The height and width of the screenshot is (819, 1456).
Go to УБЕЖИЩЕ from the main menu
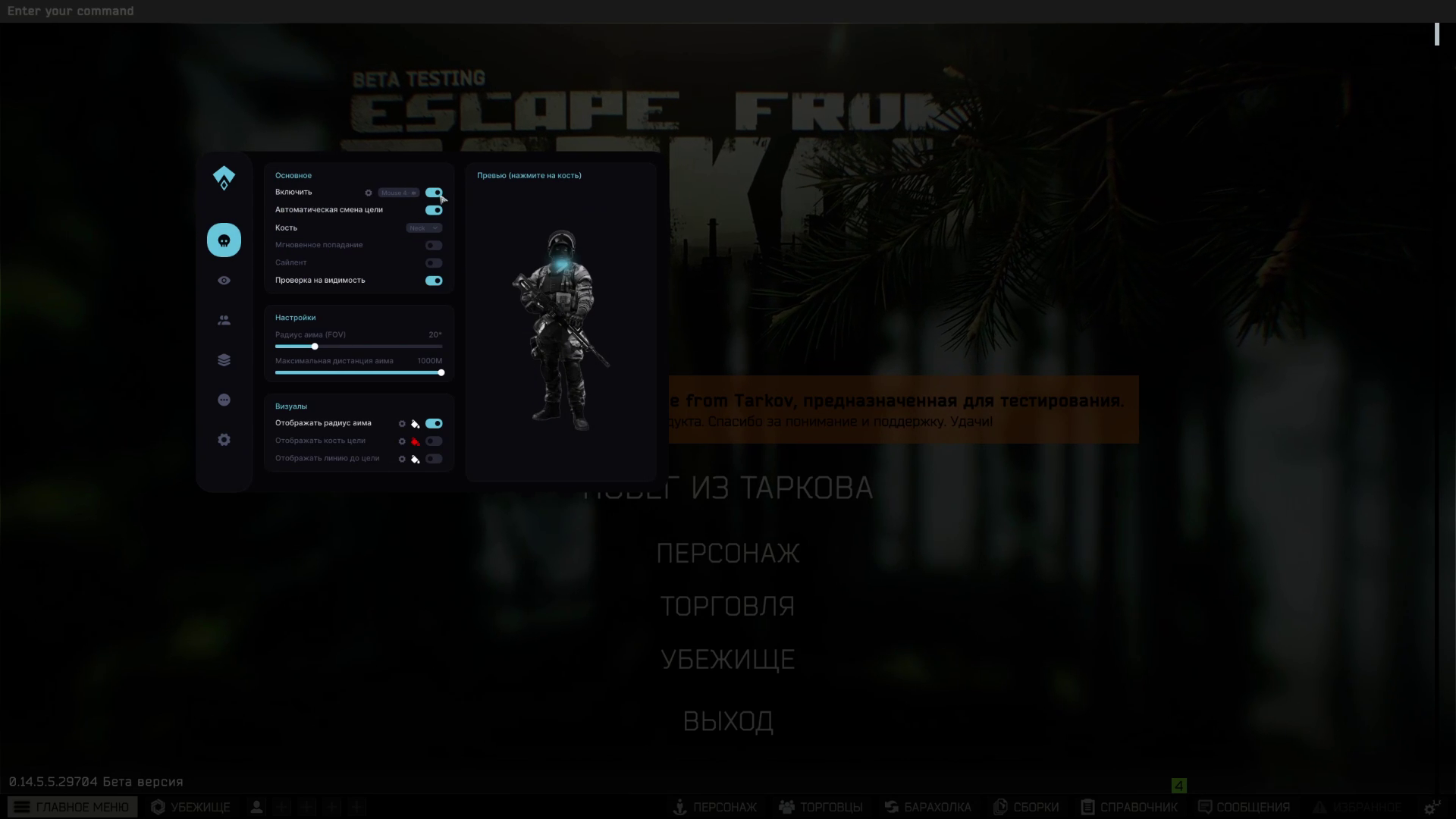coord(727,660)
